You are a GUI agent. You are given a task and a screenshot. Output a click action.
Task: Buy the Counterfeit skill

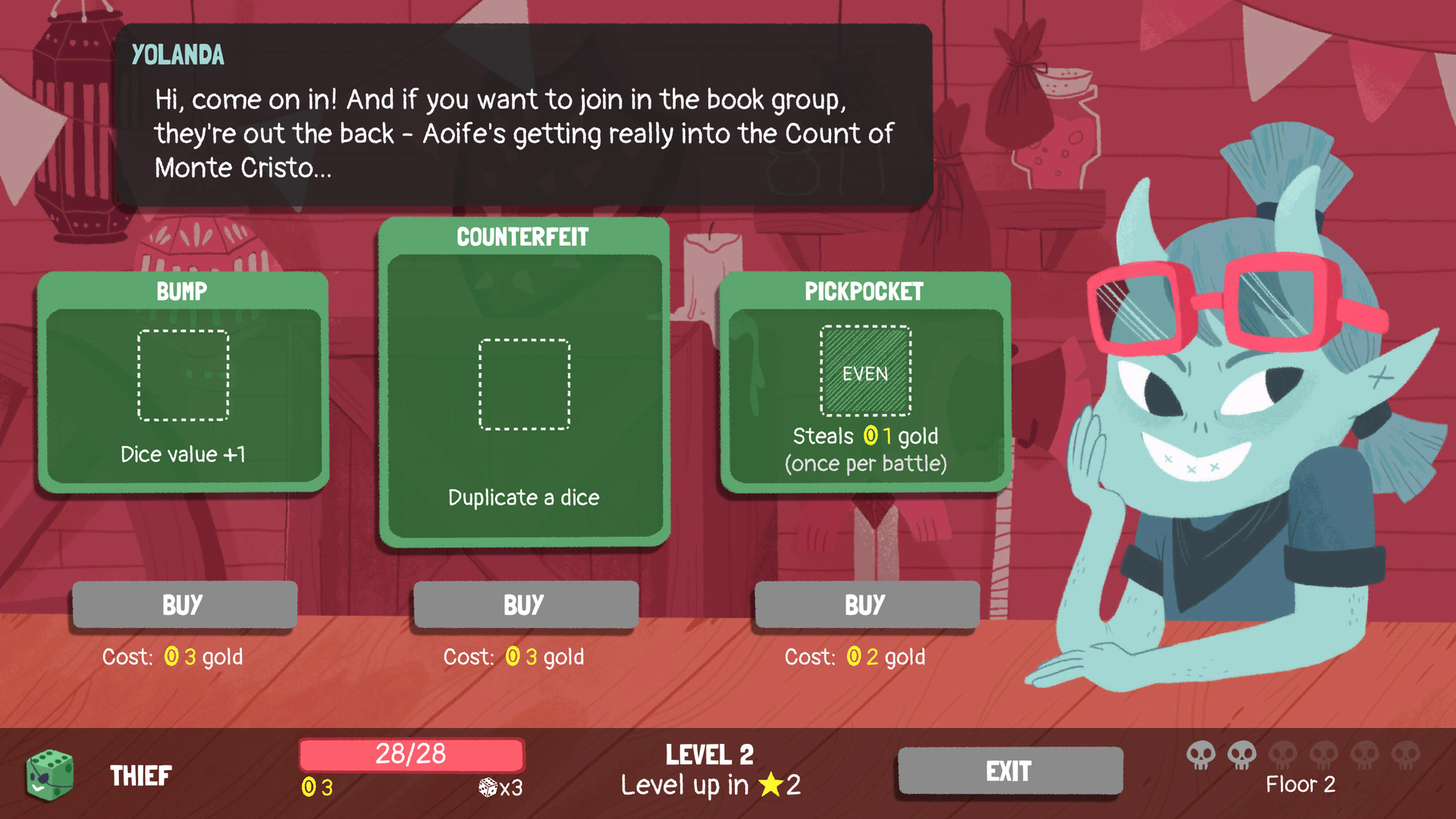524,604
